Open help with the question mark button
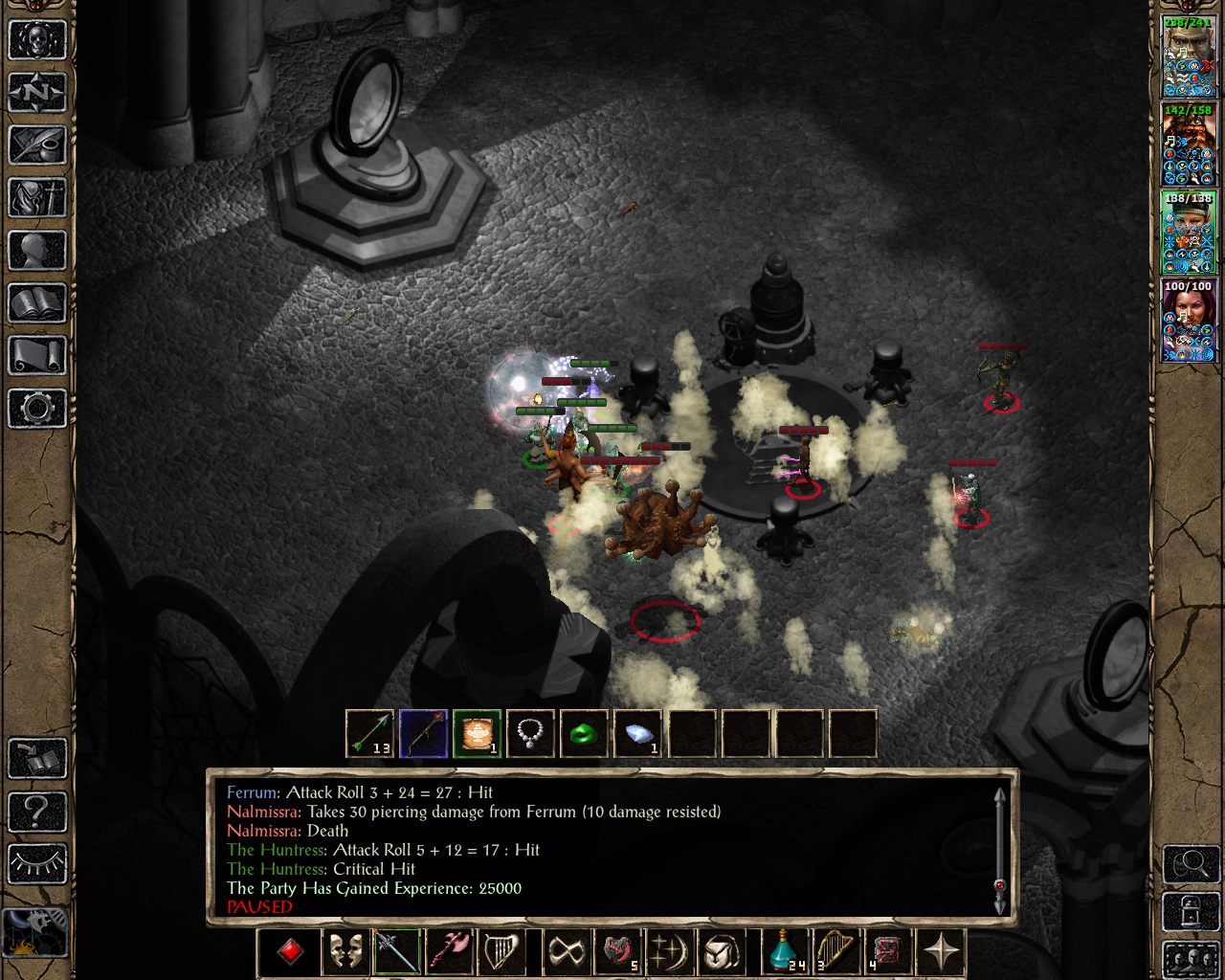The image size is (1225, 980). point(37,812)
